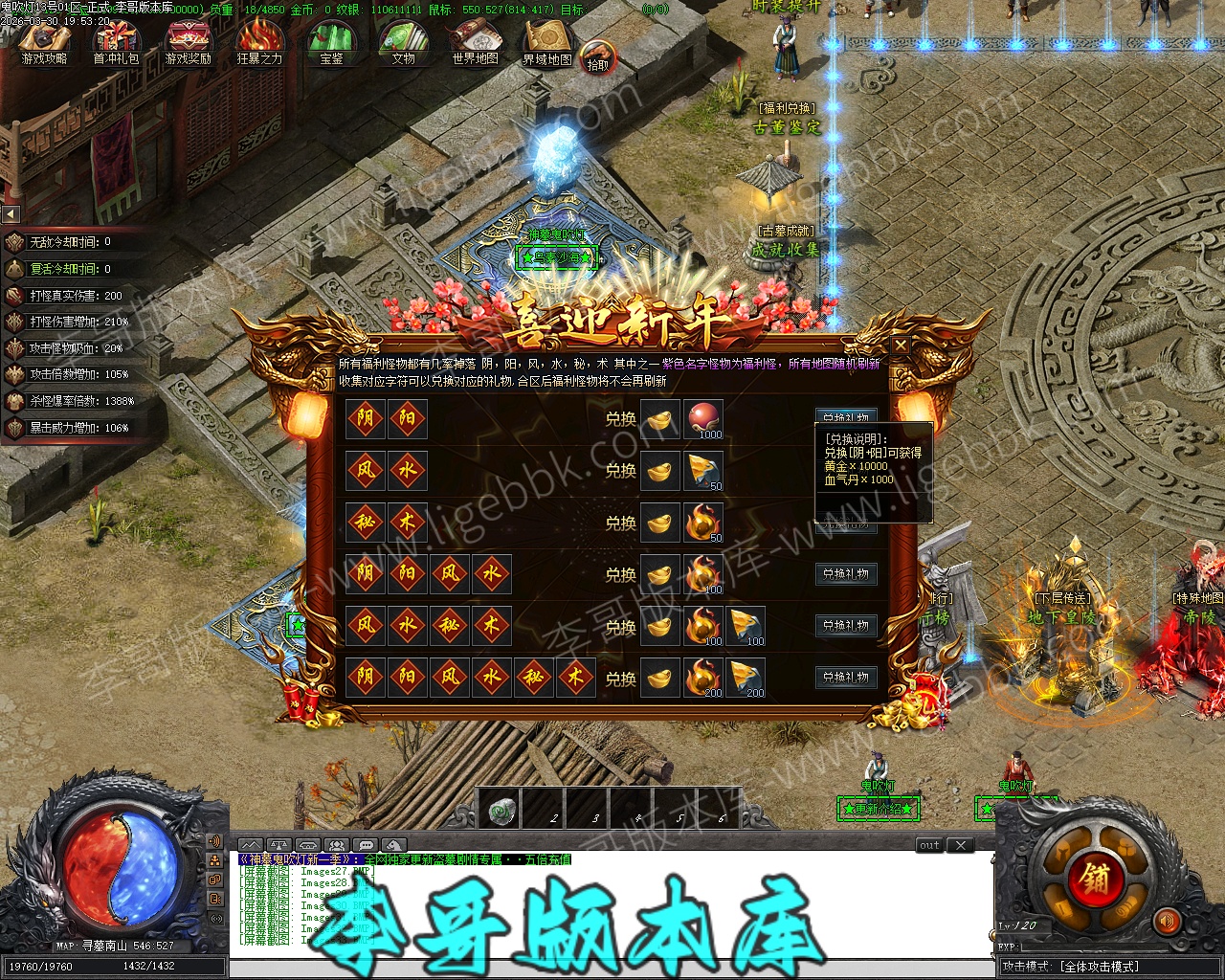Exchange gift for the 阴阳风水秘术 six-character set
The image size is (1225, 980).
[x=846, y=678]
